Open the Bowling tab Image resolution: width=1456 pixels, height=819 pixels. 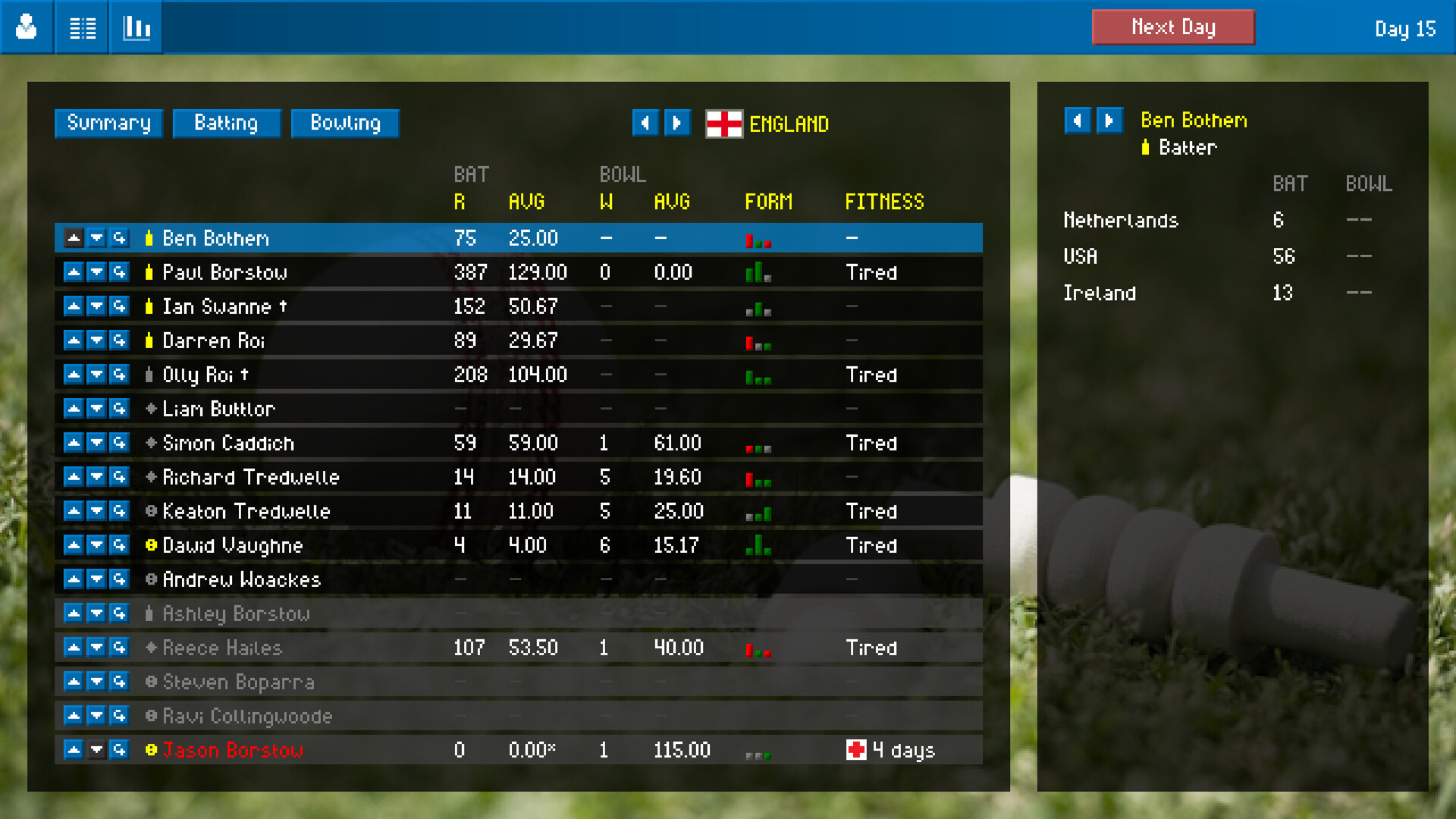(x=345, y=123)
